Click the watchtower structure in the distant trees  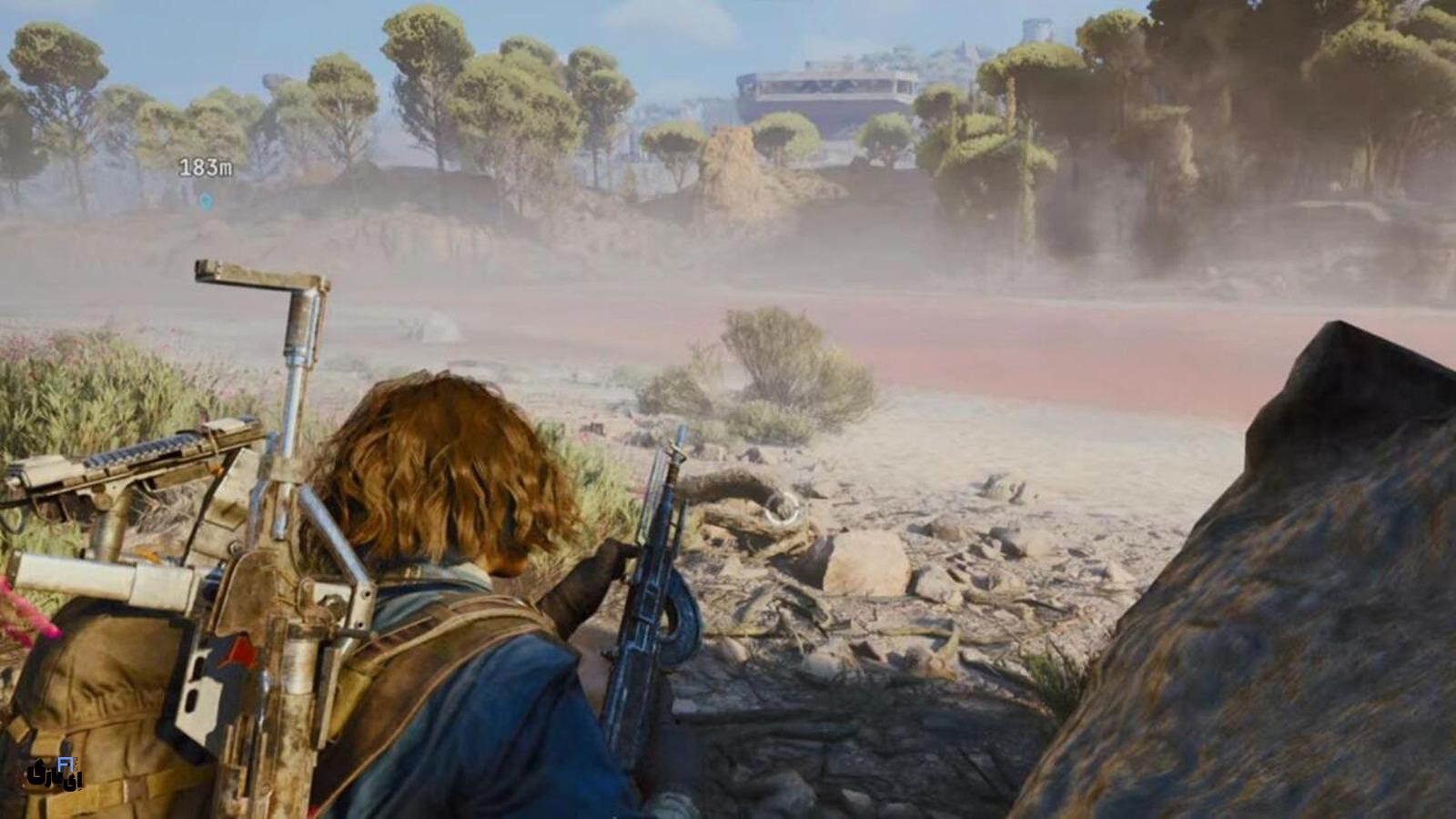point(1035,29)
